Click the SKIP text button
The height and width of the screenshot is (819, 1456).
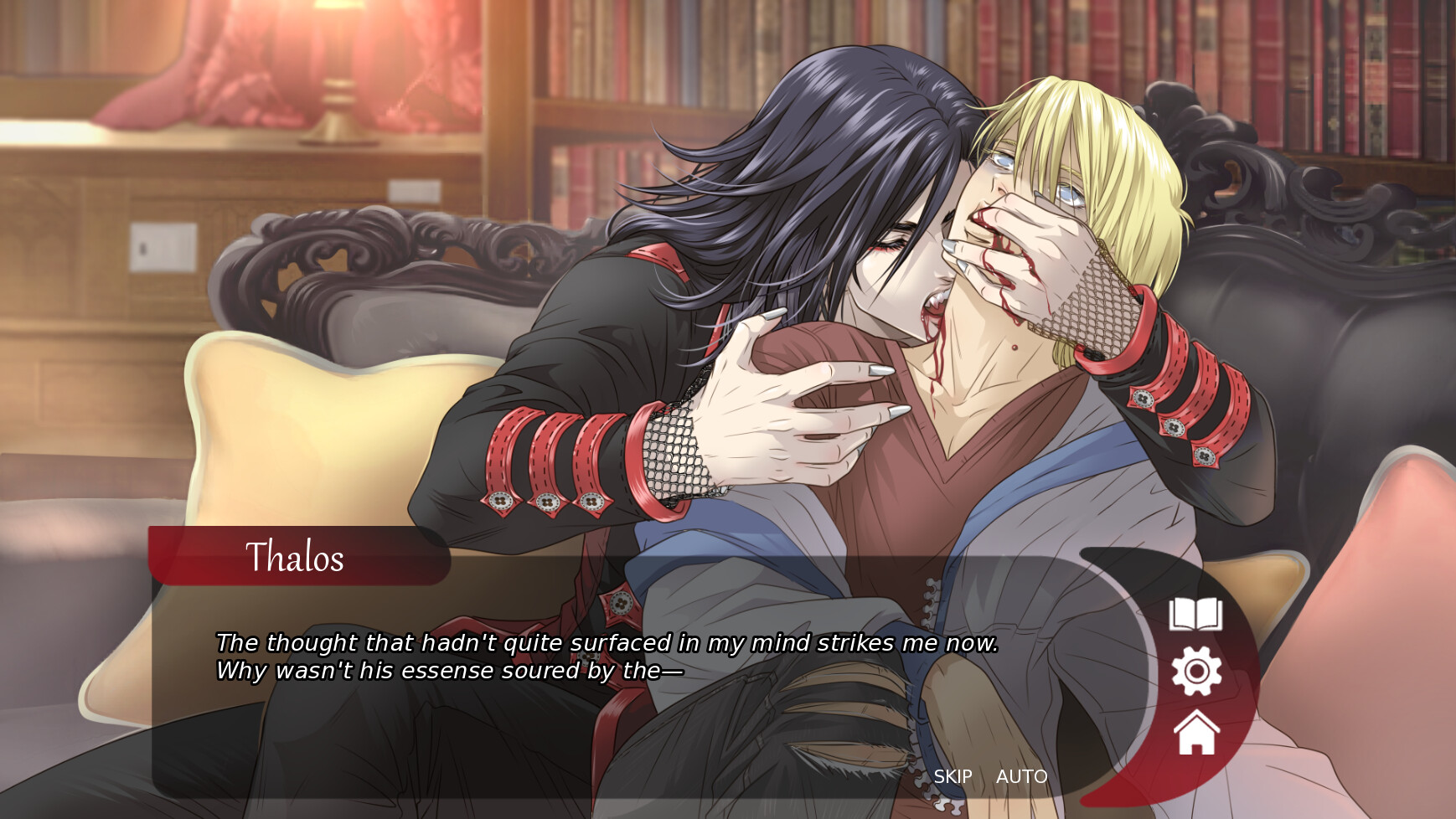(953, 777)
